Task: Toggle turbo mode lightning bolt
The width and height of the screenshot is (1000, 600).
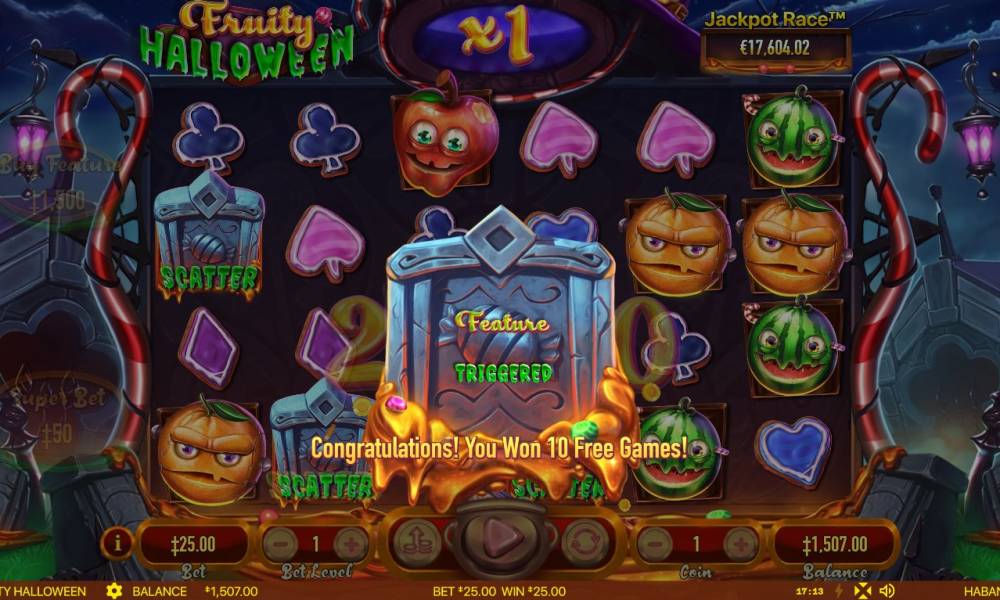Action: pyautogui.click(x=838, y=591)
